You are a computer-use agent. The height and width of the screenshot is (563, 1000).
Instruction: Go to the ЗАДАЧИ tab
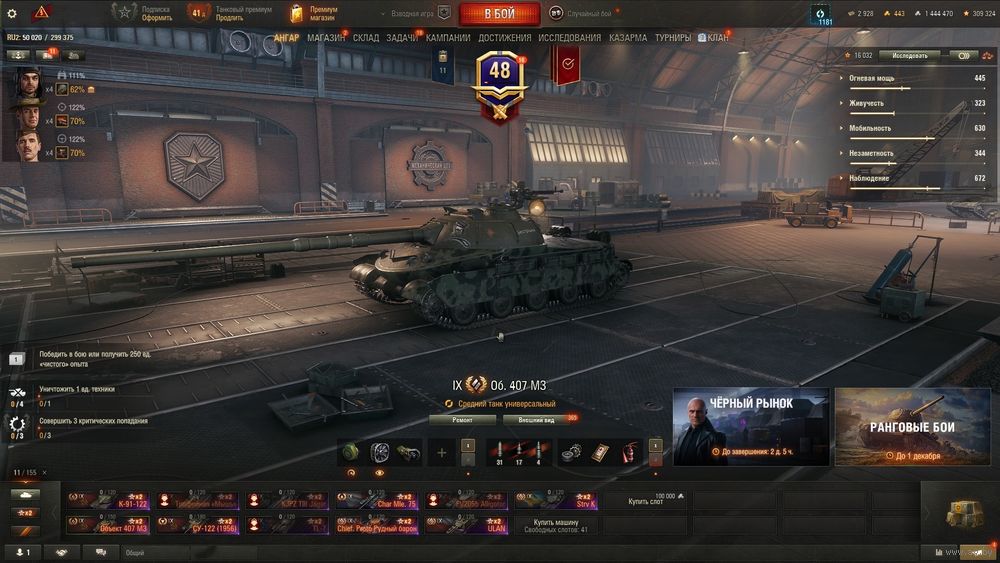(402, 38)
